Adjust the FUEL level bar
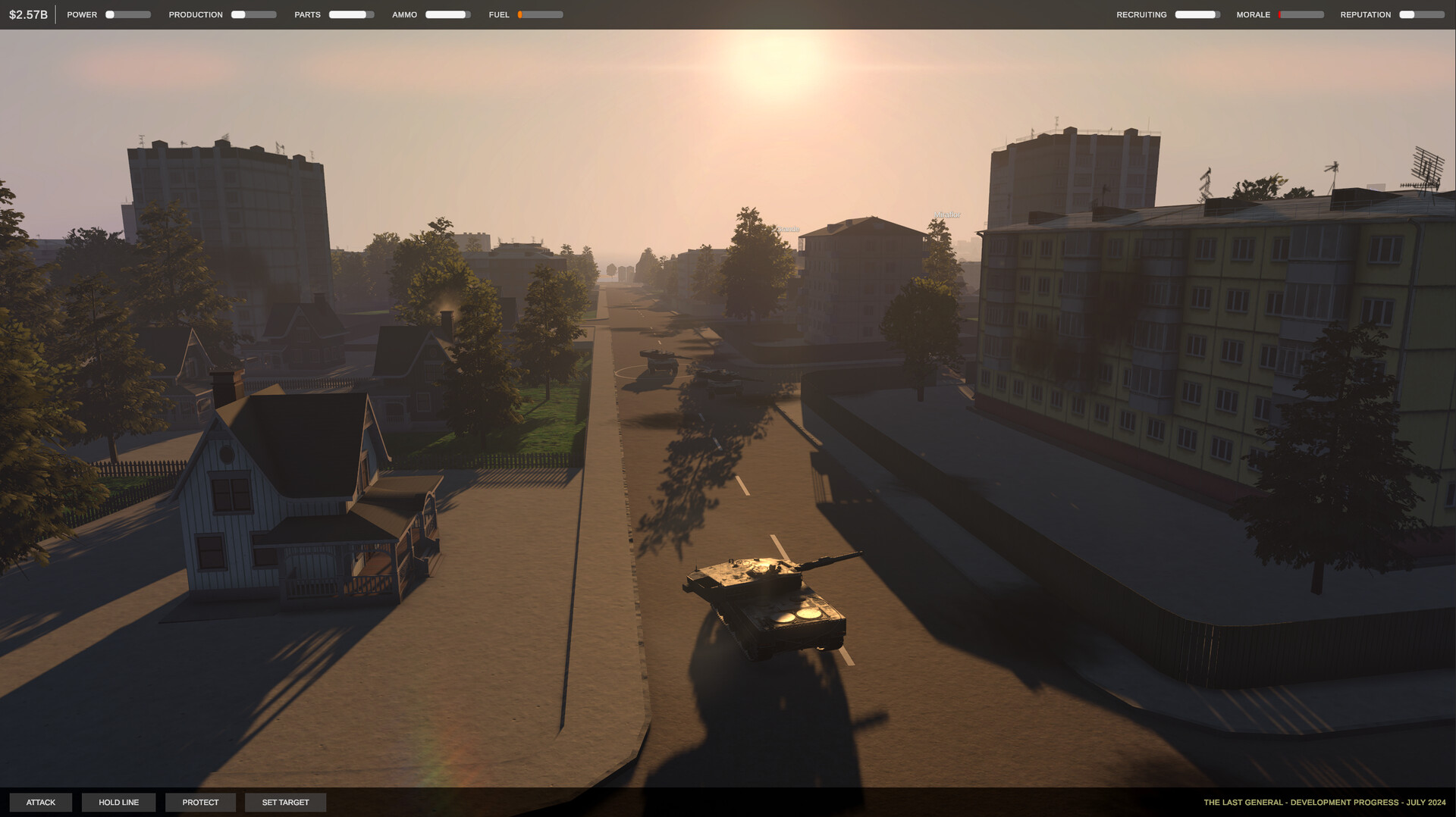The image size is (1456, 817). [x=540, y=14]
